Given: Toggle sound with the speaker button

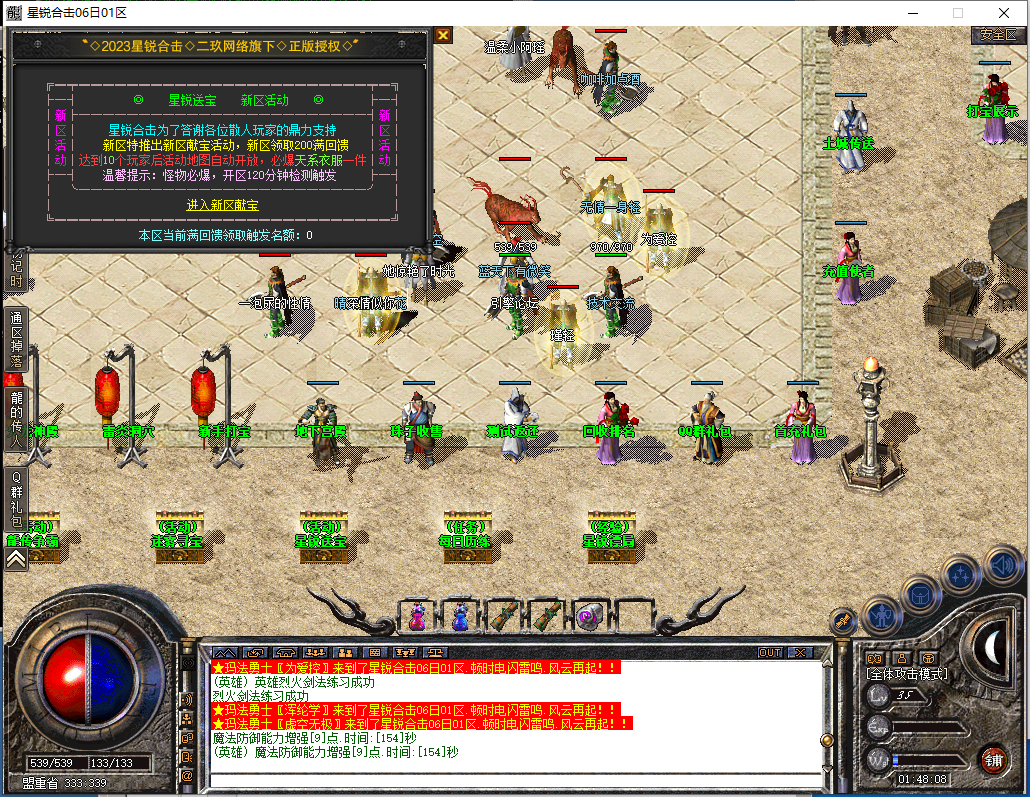Looking at the screenshot, I should click(x=1001, y=566).
